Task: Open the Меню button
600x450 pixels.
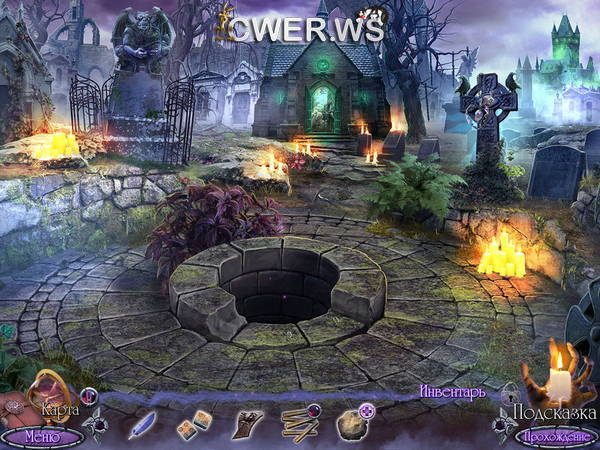Action: [42, 436]
